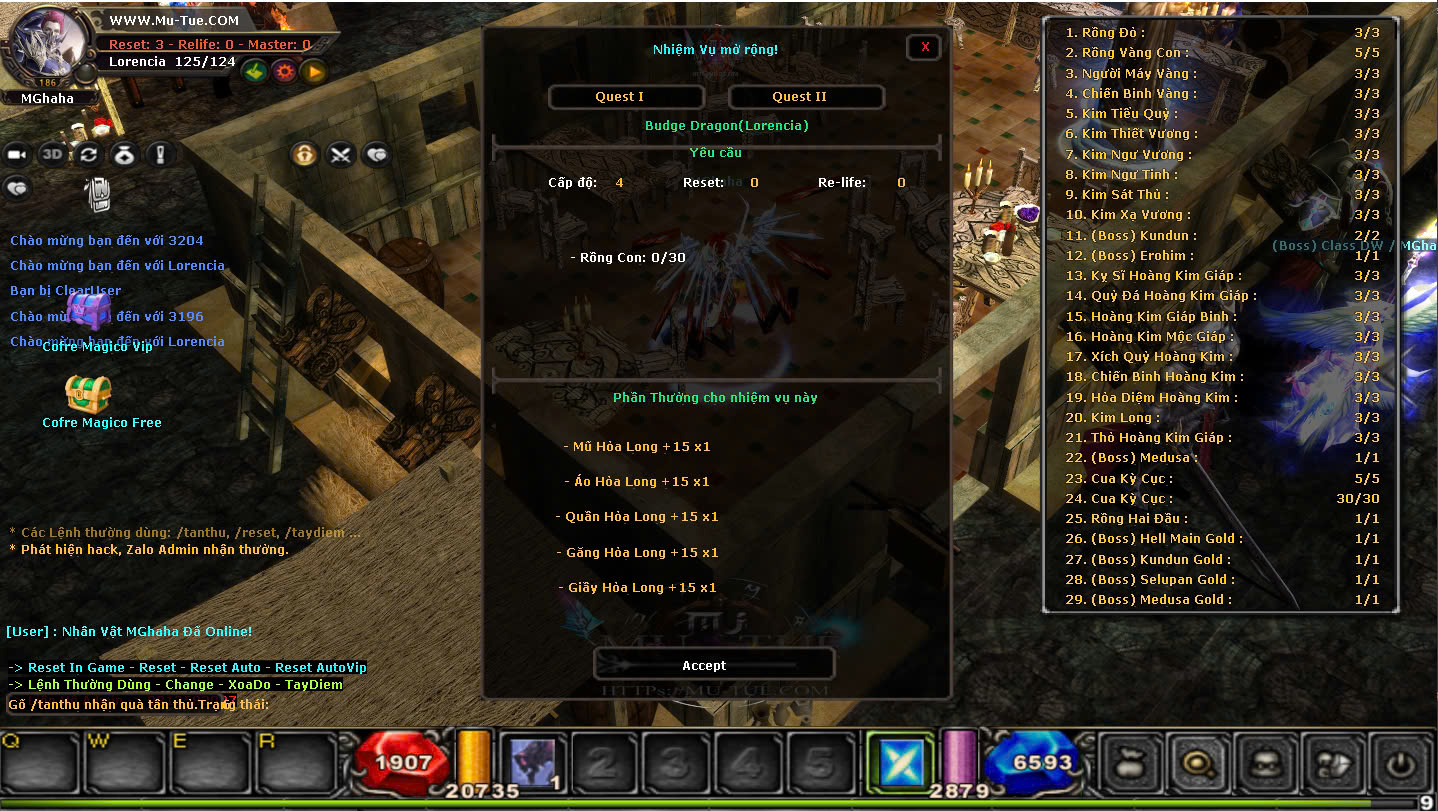Open the Cofre Magico Vip chest
1438x811 pixels.
coord(90,309)
